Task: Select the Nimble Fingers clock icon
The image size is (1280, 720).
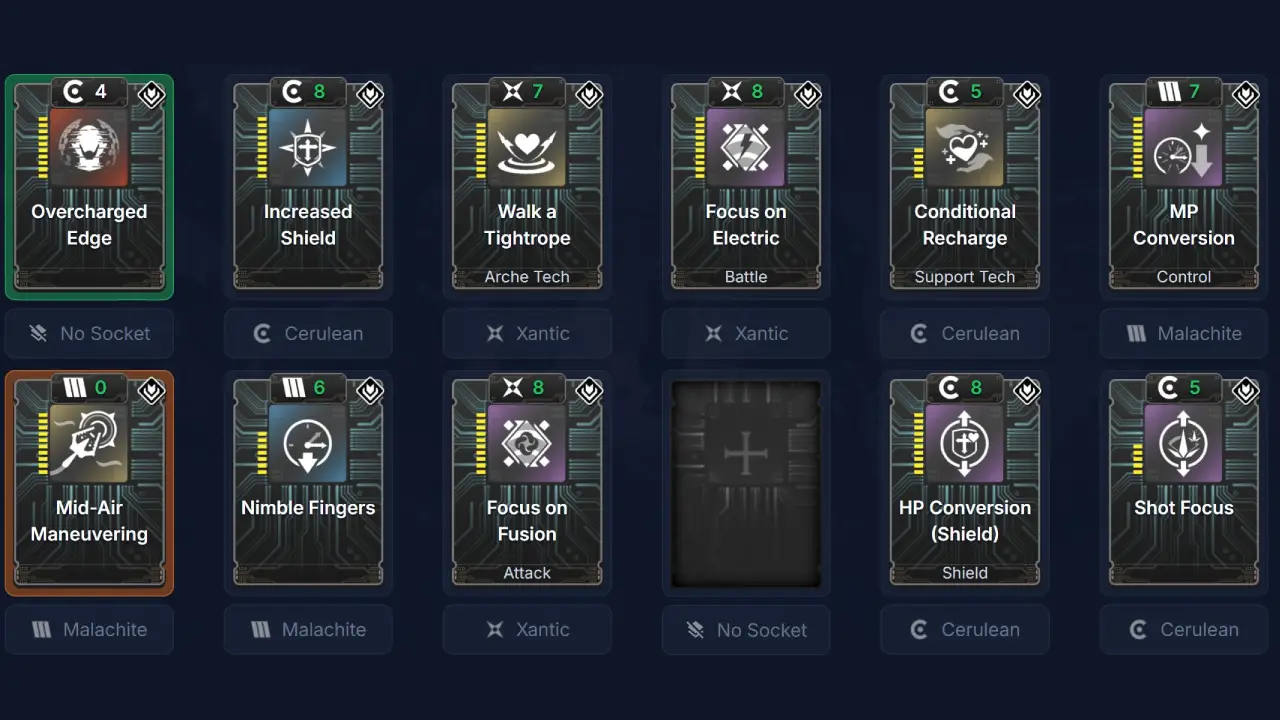Action: [x=308, y=443]
